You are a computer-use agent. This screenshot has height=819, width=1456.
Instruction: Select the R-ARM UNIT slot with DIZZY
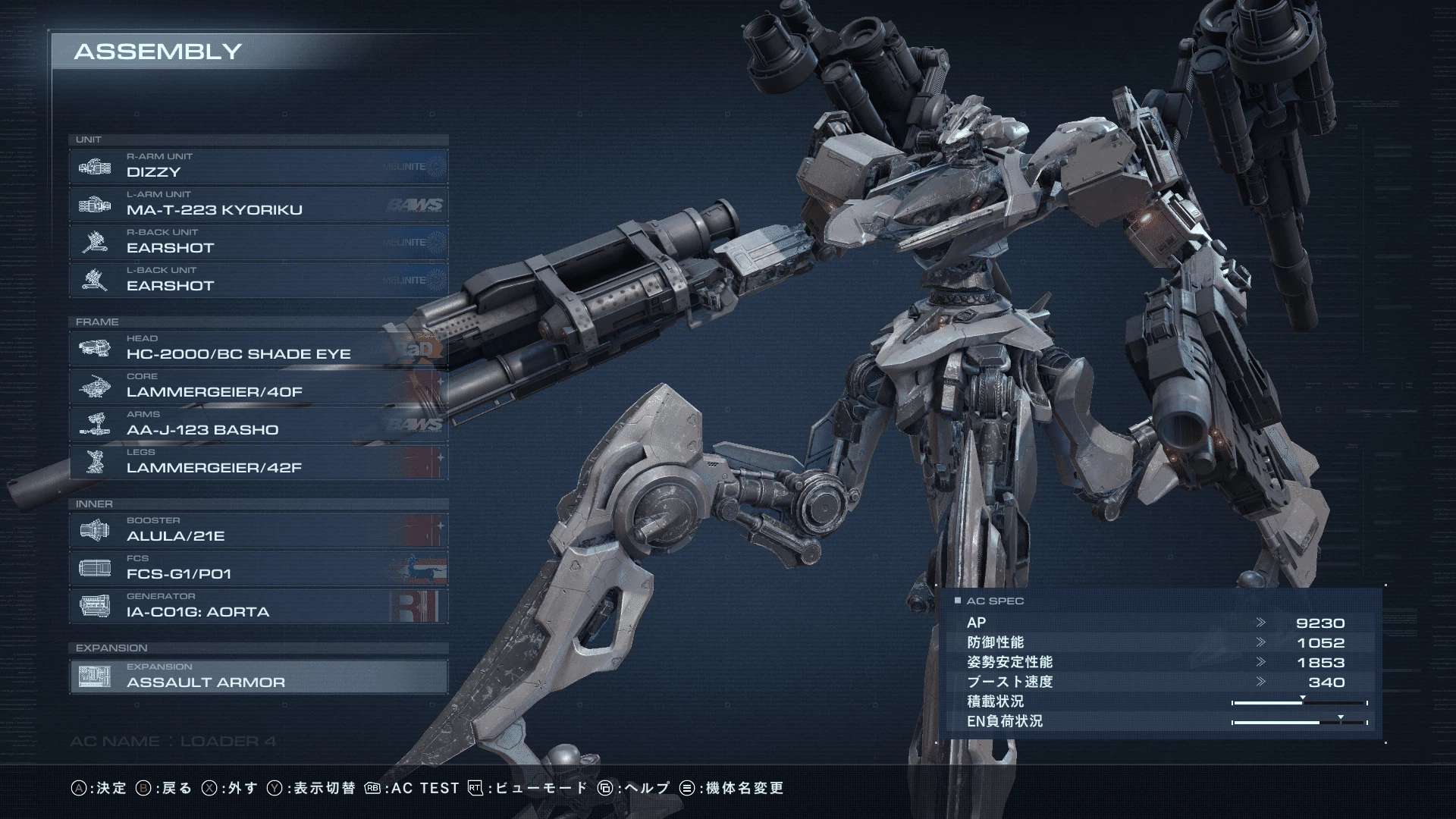click(x=258, y=166)
